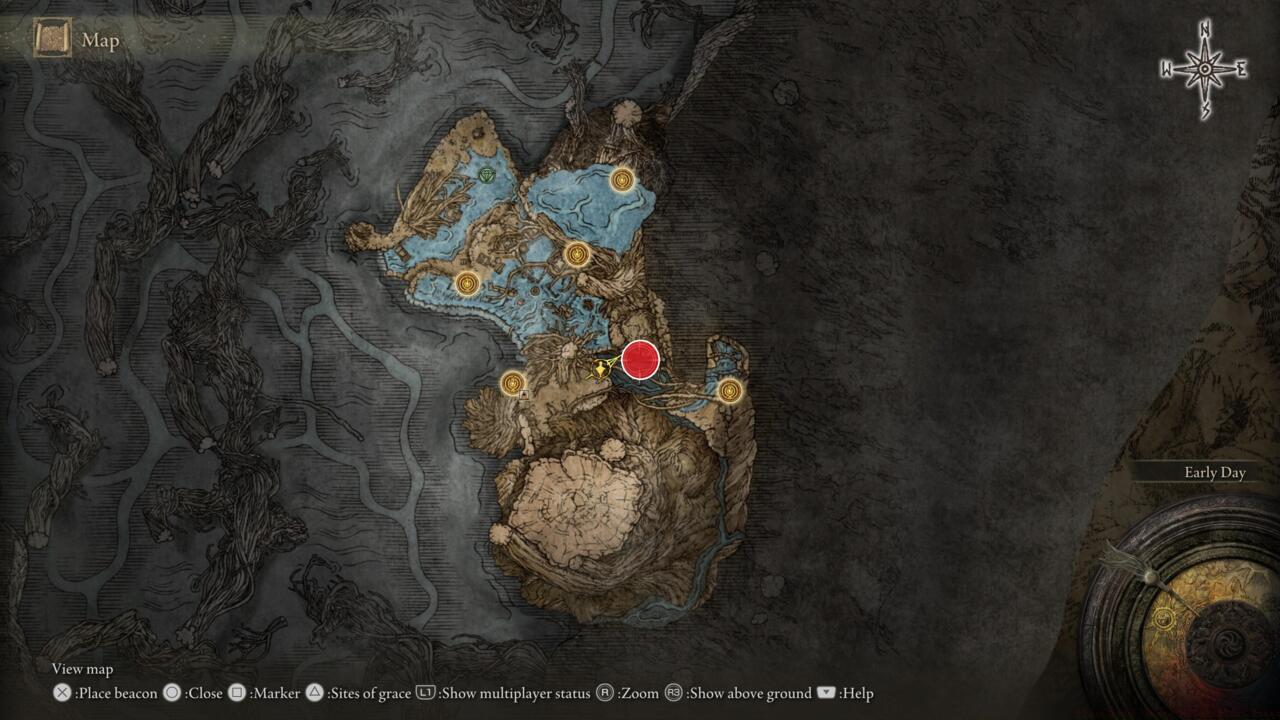Select the green gem marker on the map
The image size is (1280, 720).
pyautogui.click(x=487, y=176)
